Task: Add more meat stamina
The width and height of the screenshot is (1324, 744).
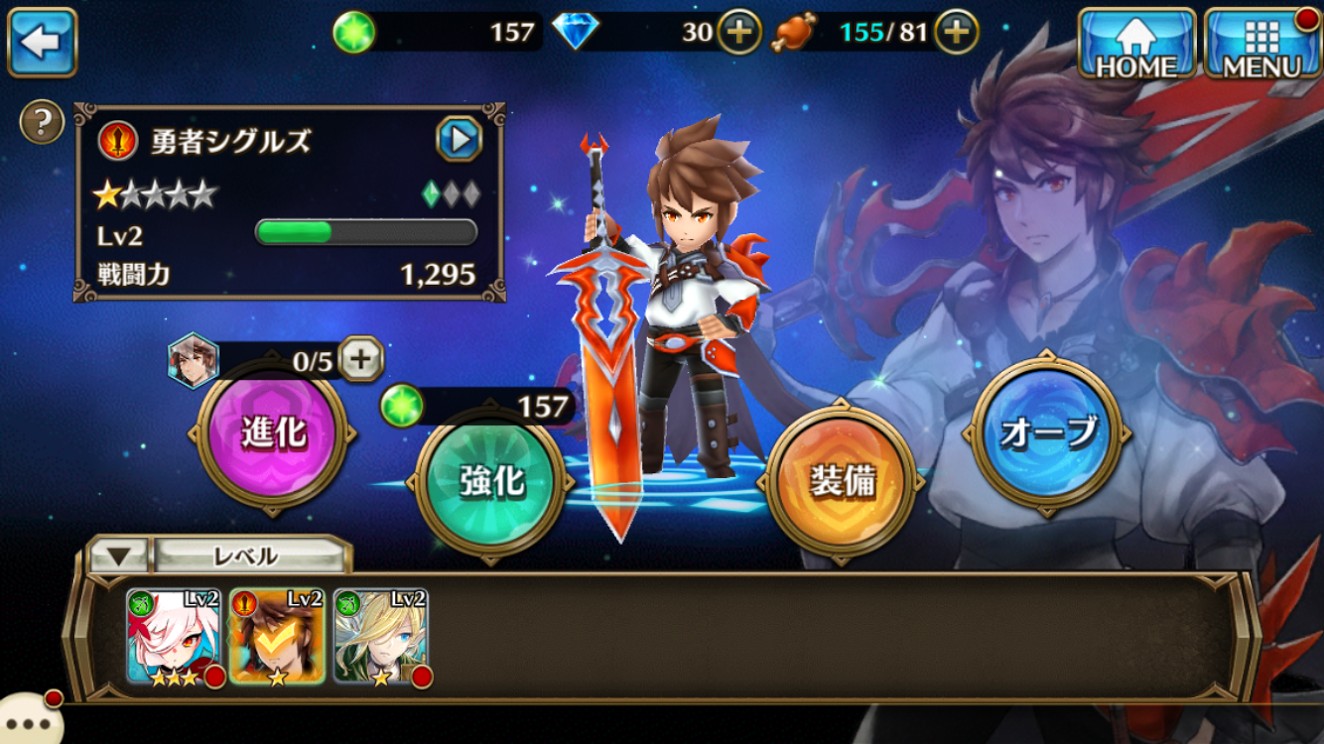Action: point(956,33)
